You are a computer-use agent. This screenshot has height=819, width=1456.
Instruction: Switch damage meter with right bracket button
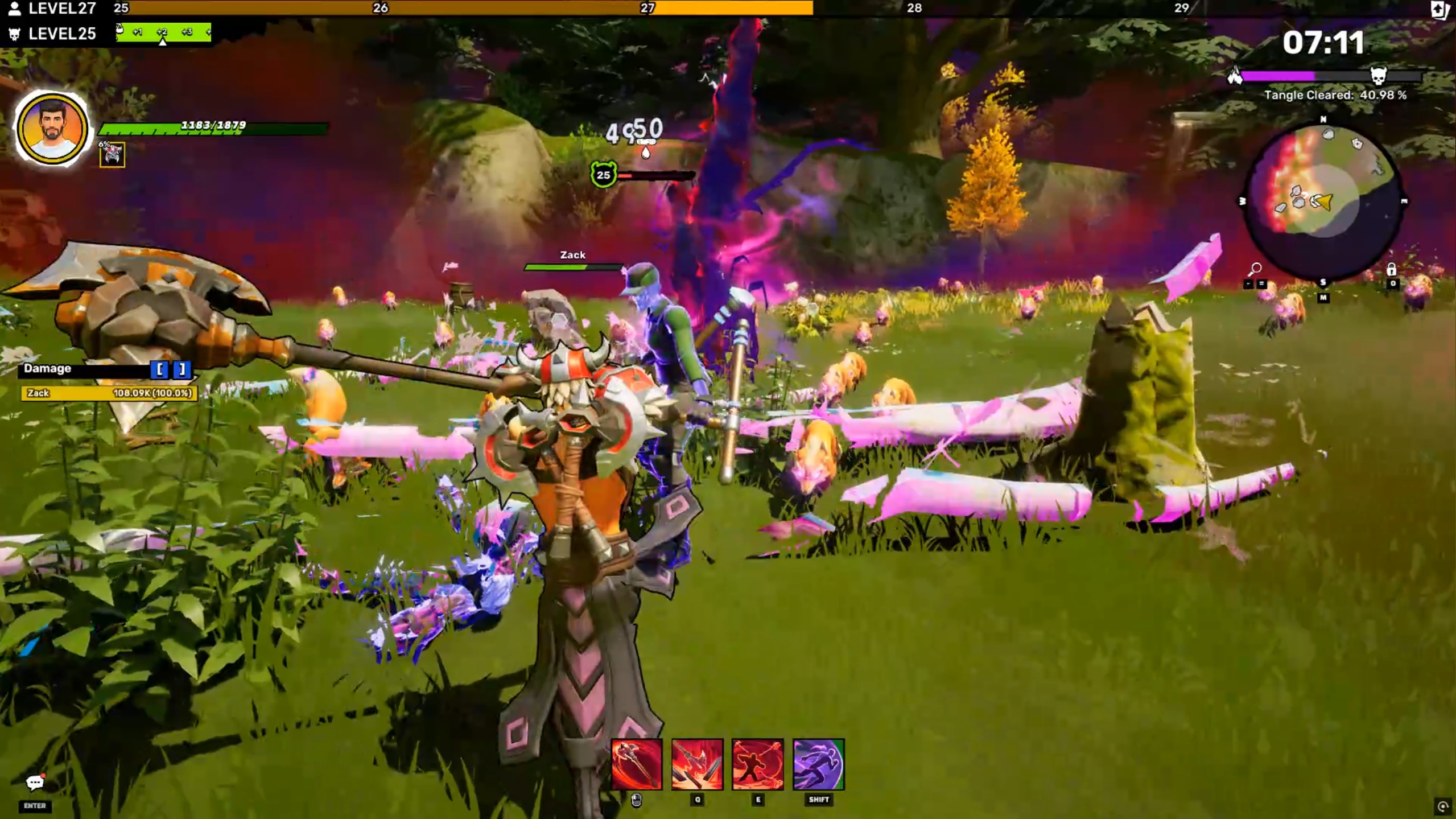182,369
